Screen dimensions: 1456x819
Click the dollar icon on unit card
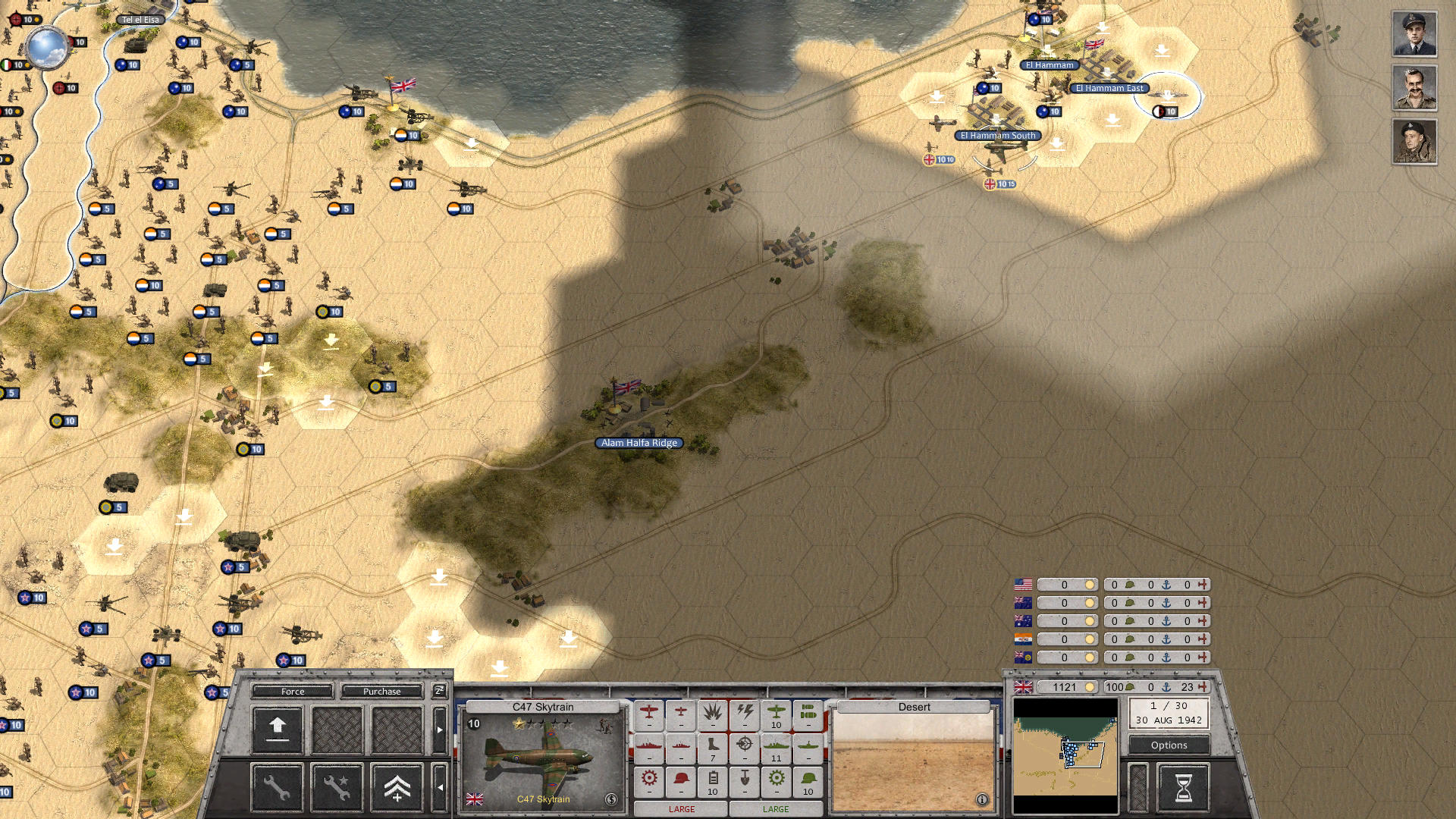pos(611,799)
